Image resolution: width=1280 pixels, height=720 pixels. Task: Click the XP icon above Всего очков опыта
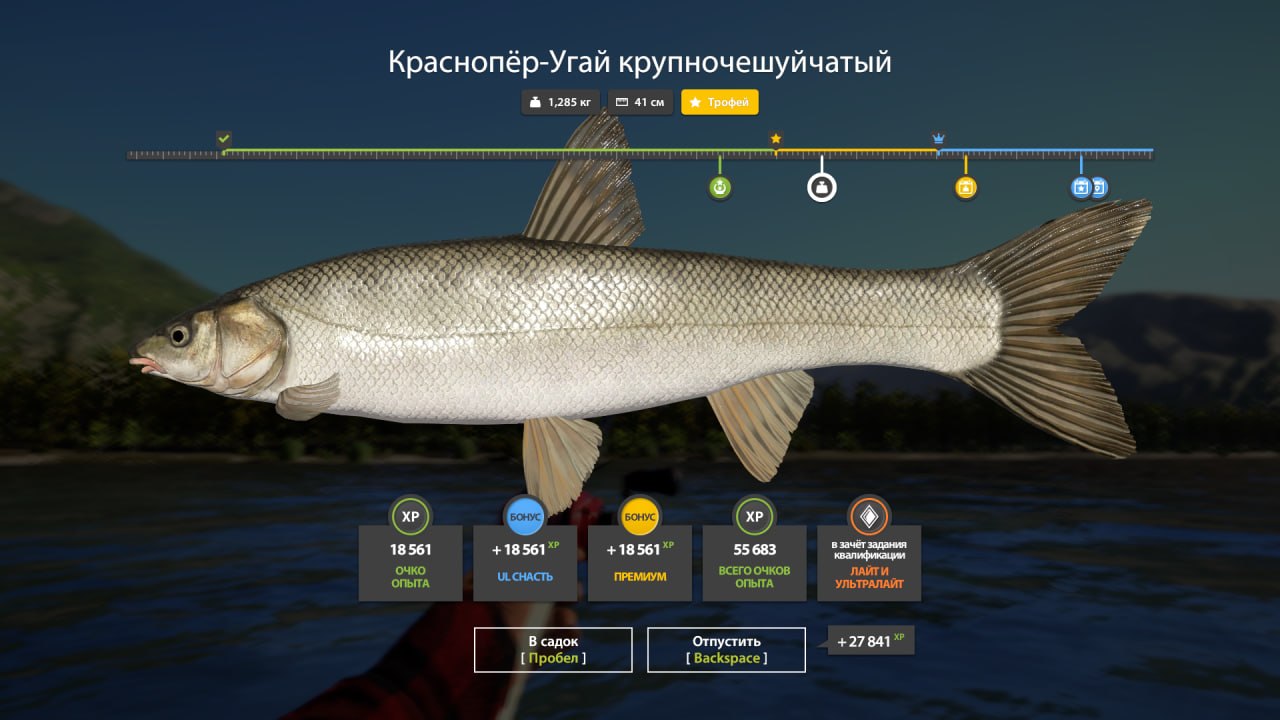754,517
